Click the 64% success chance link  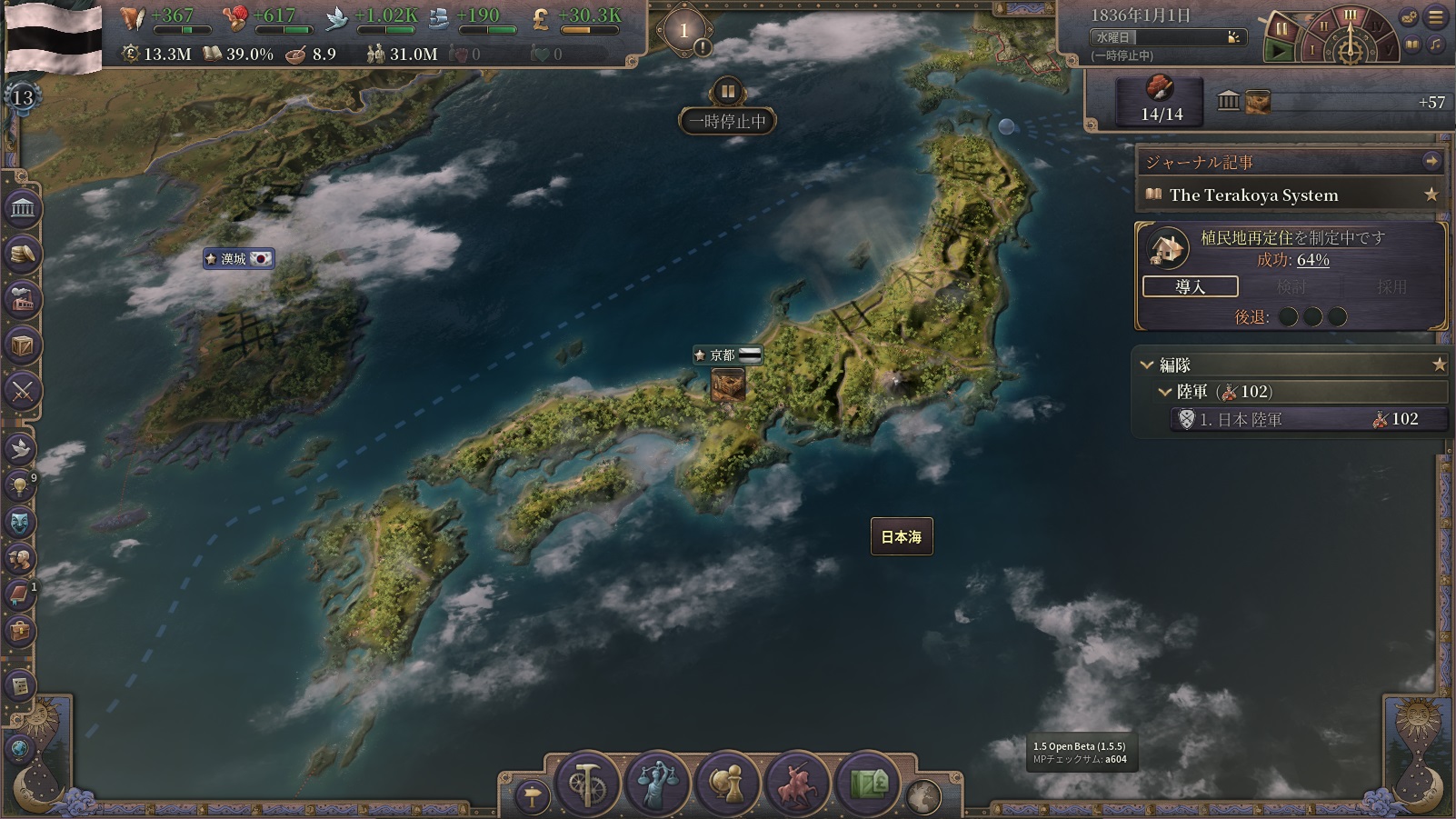tap(1312, 260)
